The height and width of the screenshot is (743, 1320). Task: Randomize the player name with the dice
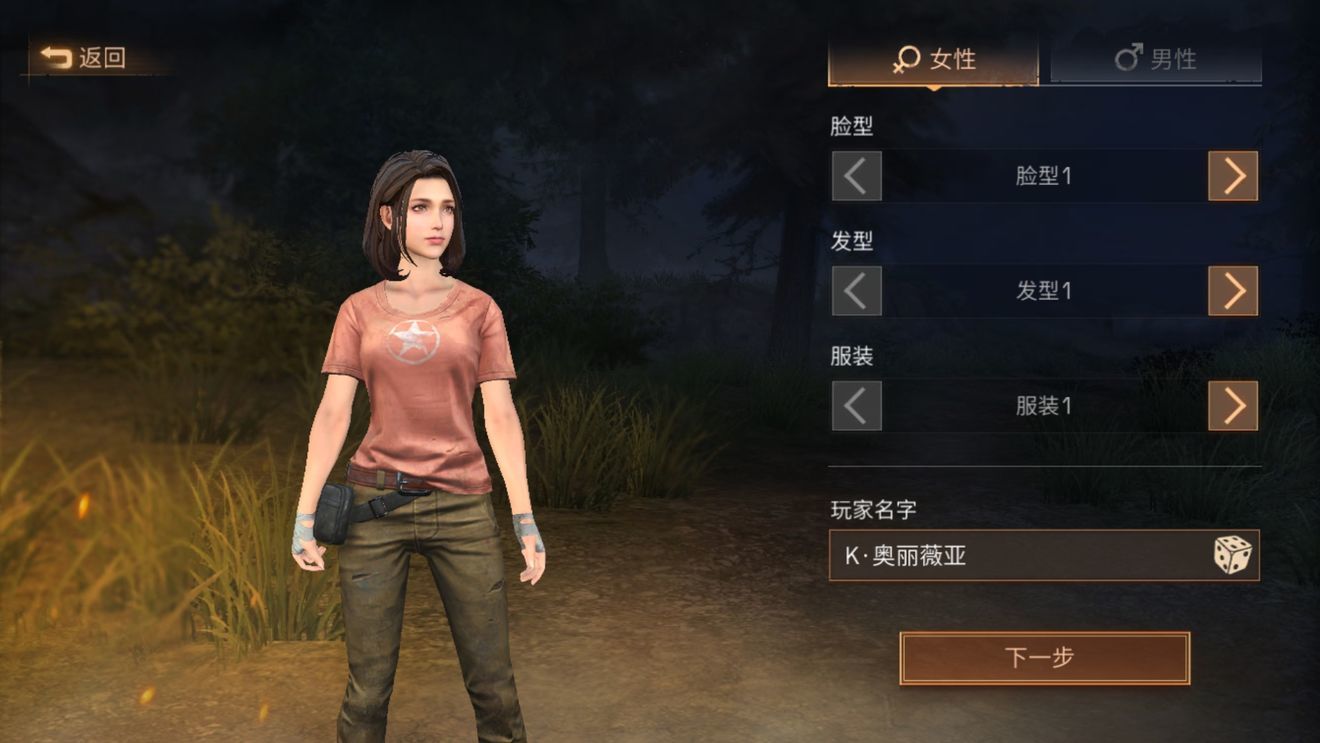pos(1232,555)
